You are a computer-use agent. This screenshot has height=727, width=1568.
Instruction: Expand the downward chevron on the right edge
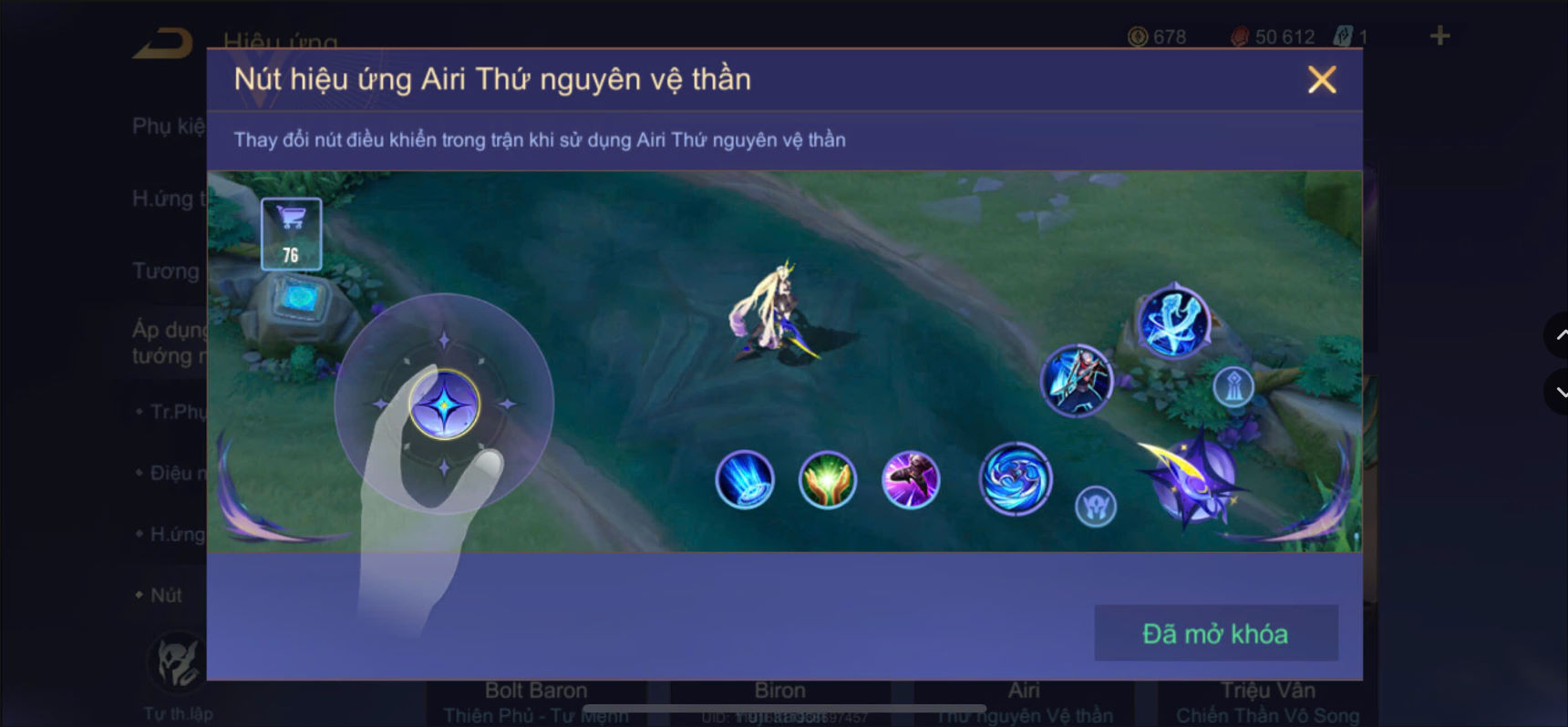[1556, 394]
